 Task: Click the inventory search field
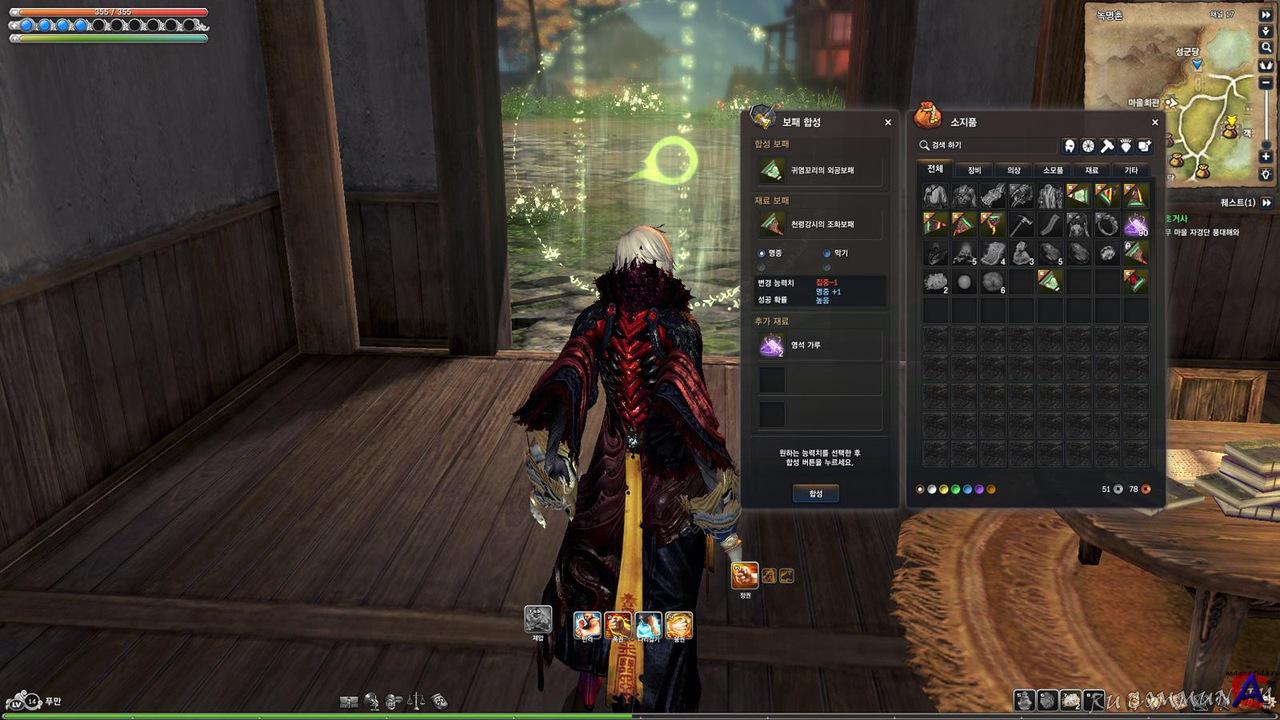tap(985, 145)
